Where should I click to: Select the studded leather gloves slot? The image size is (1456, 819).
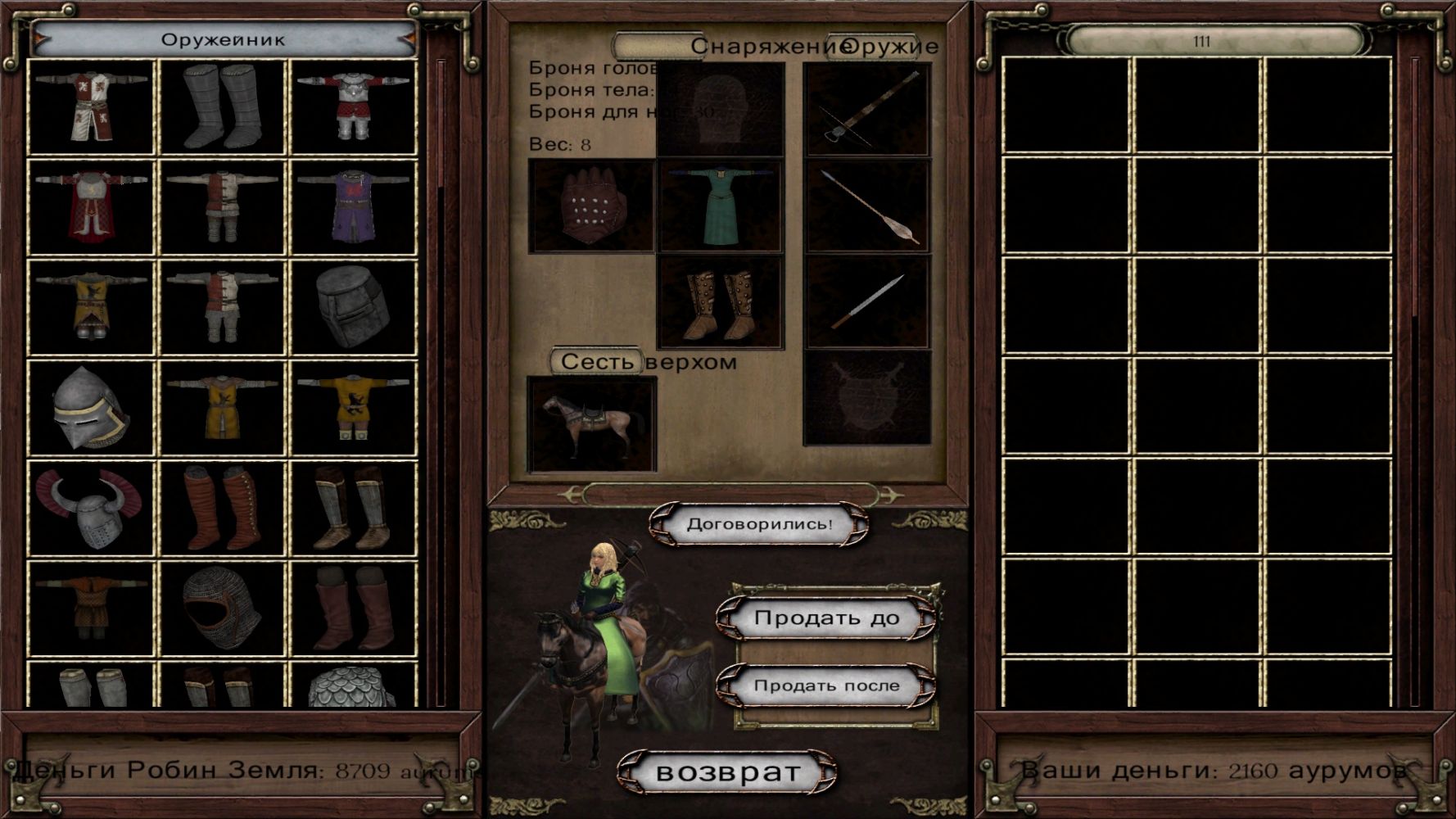tap(591, 206)
